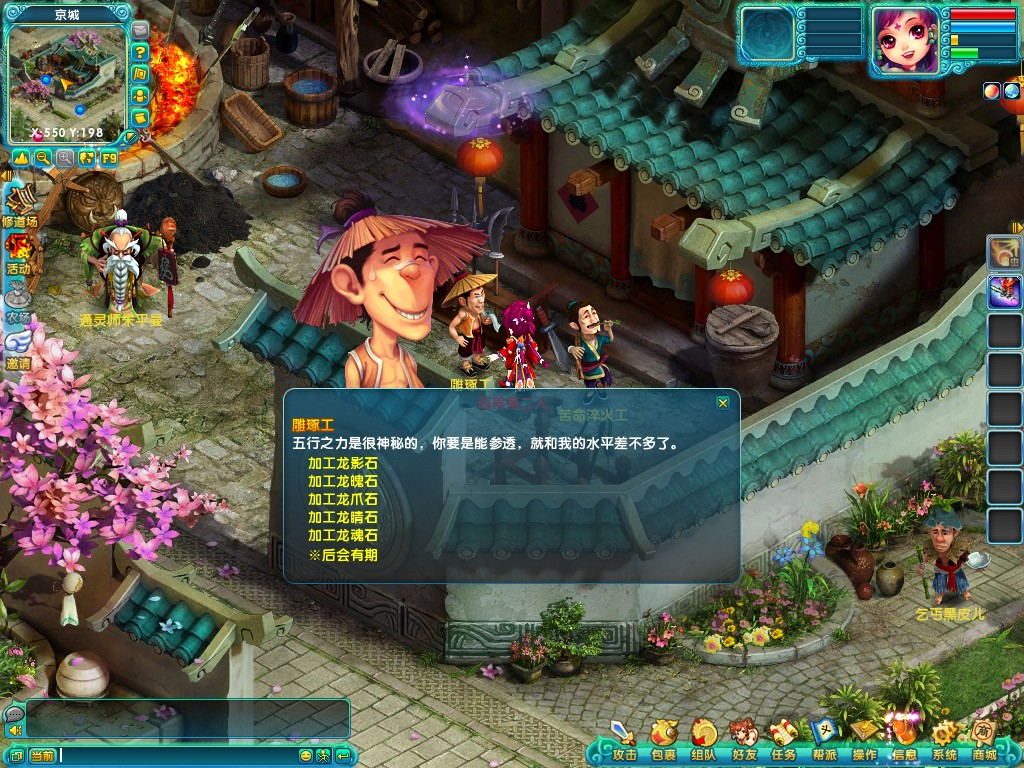Visit the 商城 shop
This screenshot has width=1024, height=768.
984,740
